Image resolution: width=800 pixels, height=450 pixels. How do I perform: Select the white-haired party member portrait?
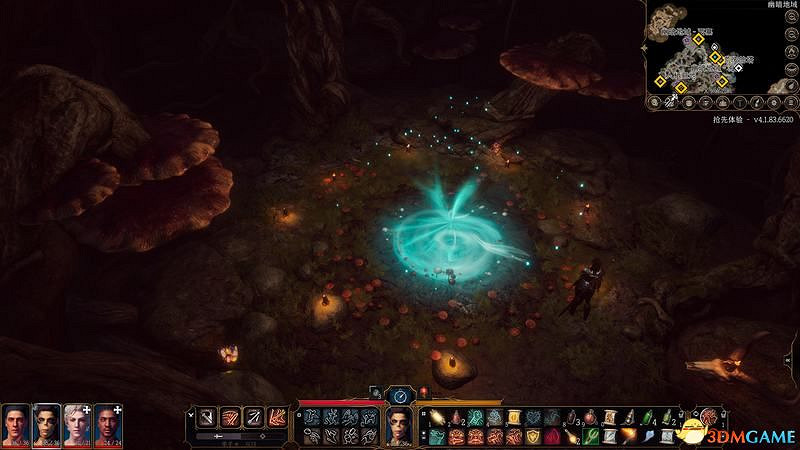(77, 425)
